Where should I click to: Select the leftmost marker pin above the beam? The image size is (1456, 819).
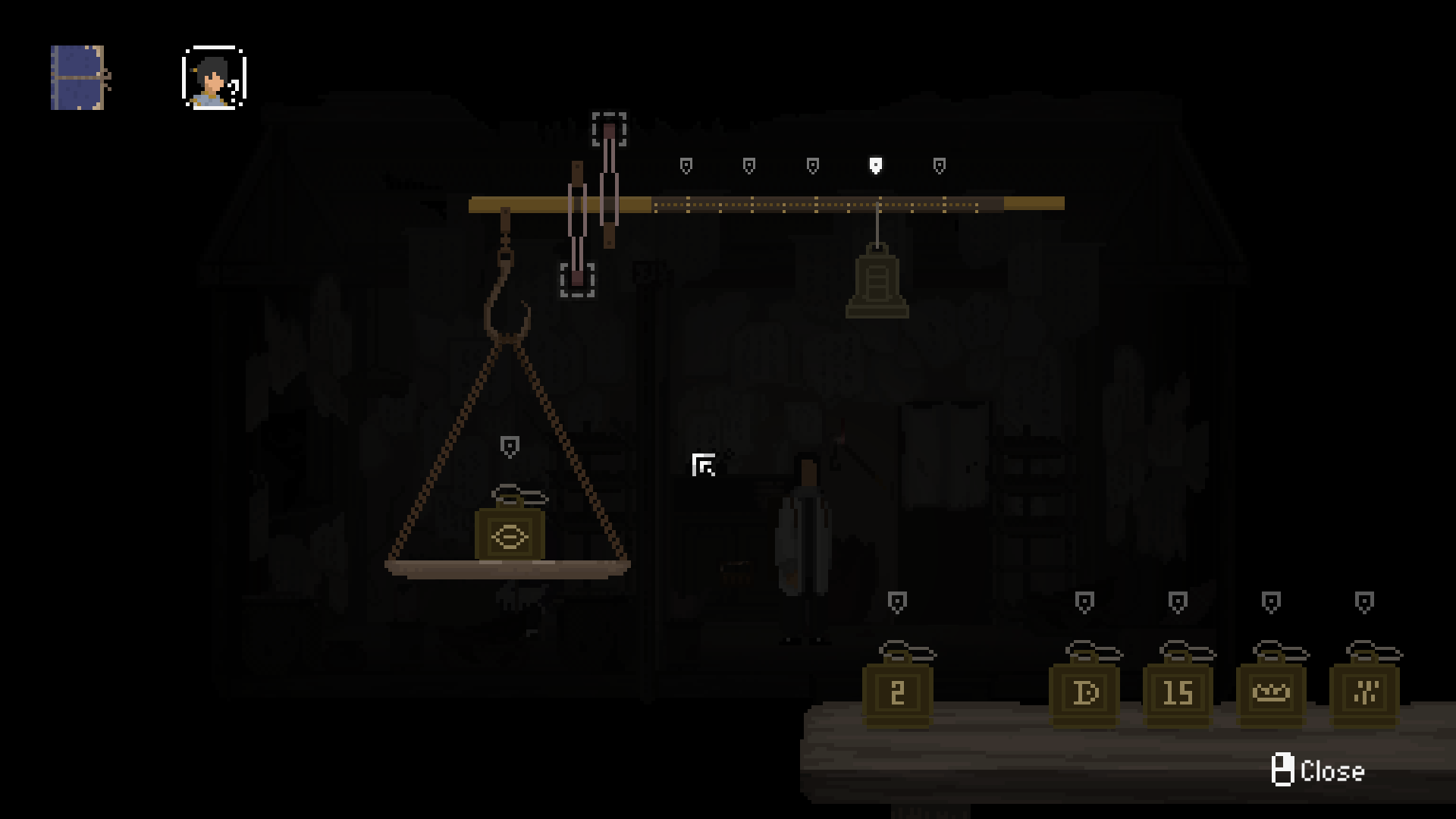click(685, 165)
